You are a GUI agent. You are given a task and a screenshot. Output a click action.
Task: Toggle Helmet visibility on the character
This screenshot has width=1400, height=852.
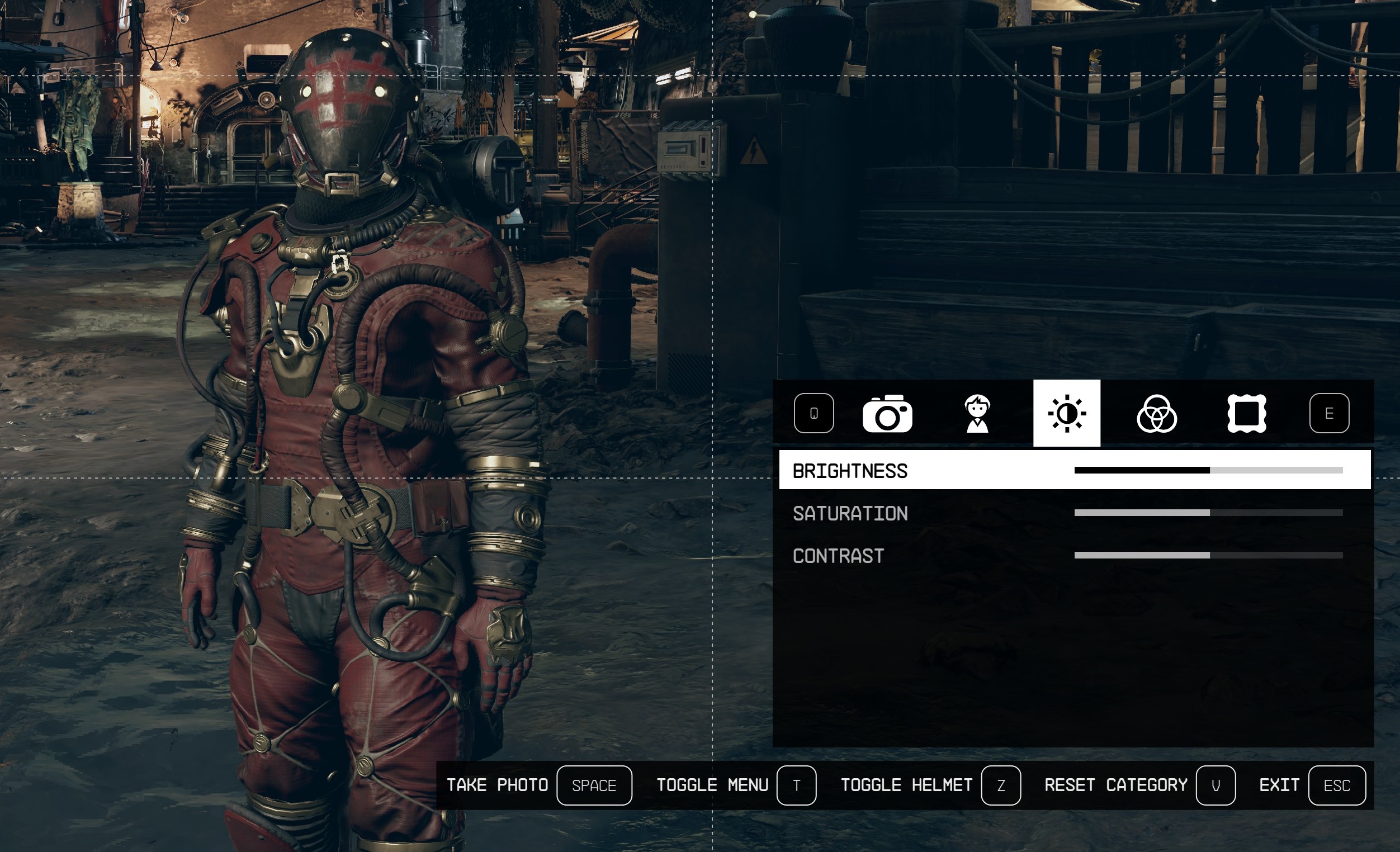[x=1001, y=785]
